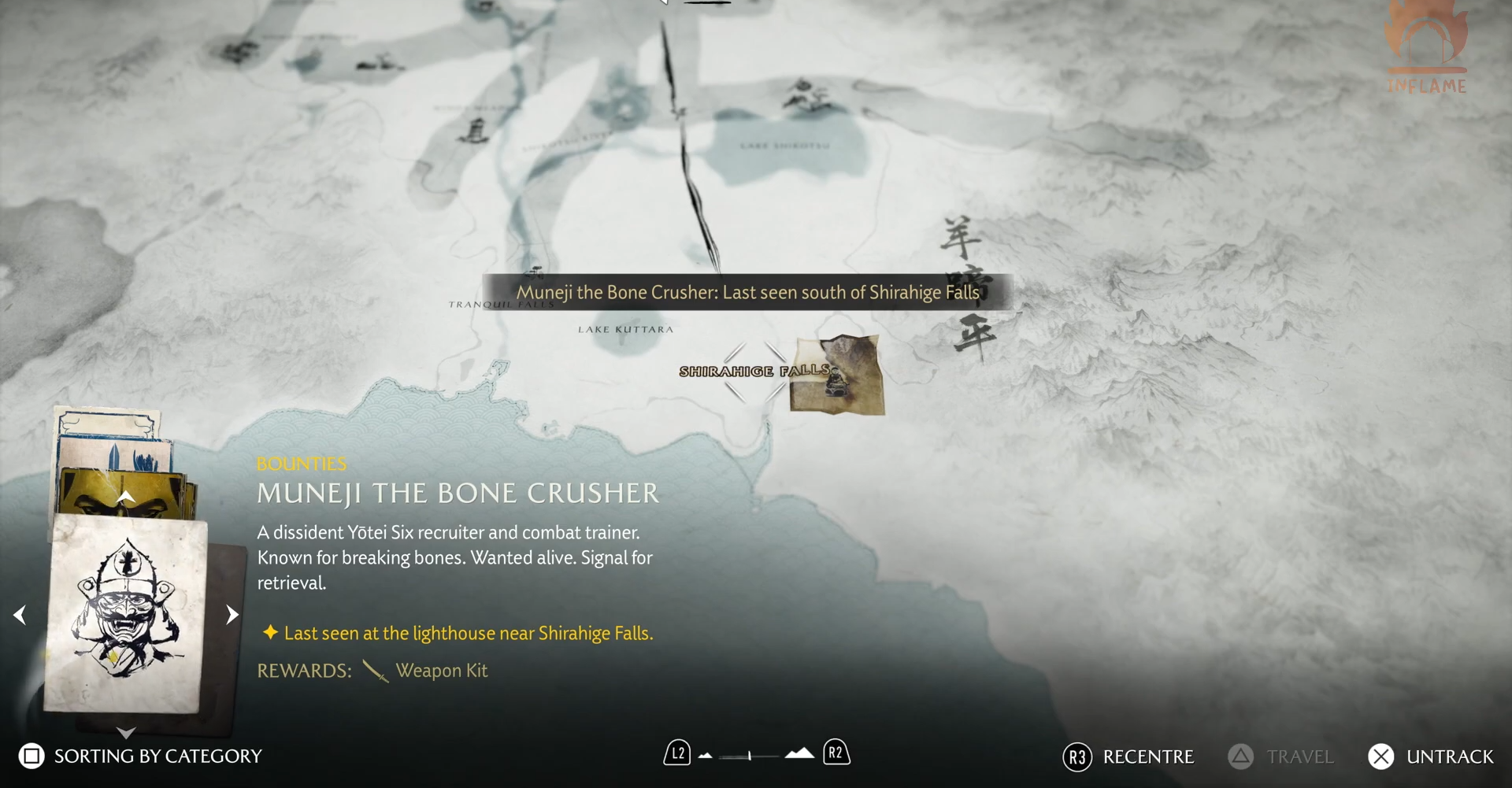Move up the card stack with the up arrow
Screen dimensions: 1512x788
[126, 497]
